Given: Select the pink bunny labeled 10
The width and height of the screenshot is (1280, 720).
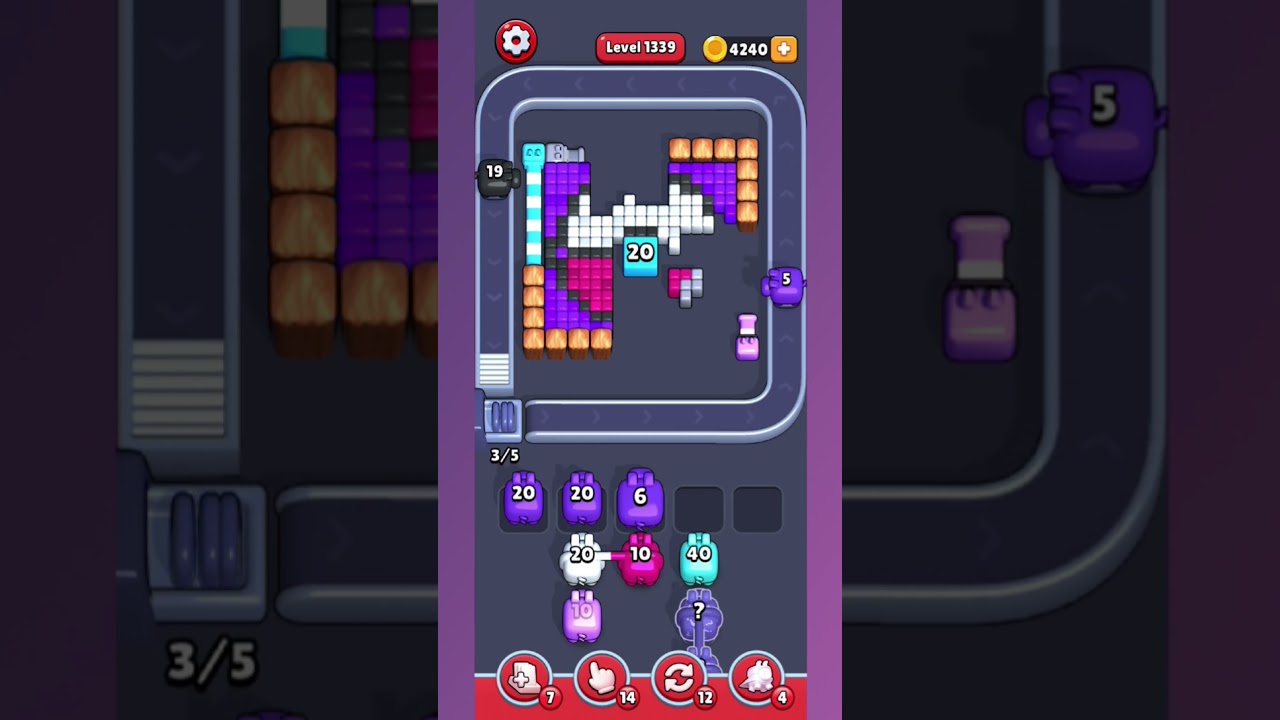Looking at the screenshot, I should click(643, 560).
